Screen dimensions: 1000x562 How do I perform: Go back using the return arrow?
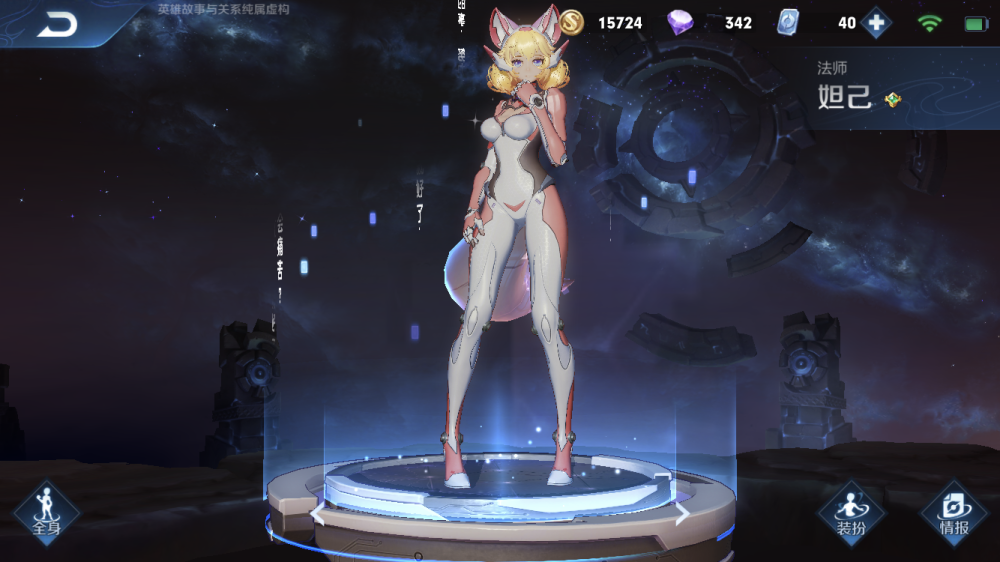[x=57, y=25]
